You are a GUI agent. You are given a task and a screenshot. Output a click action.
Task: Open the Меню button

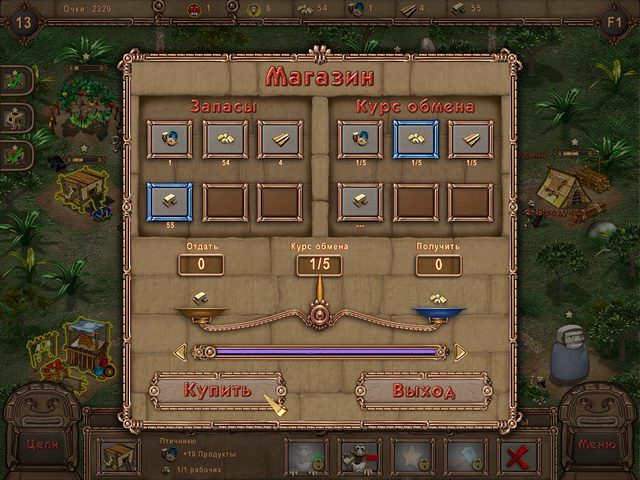click(x=596, y=444)
